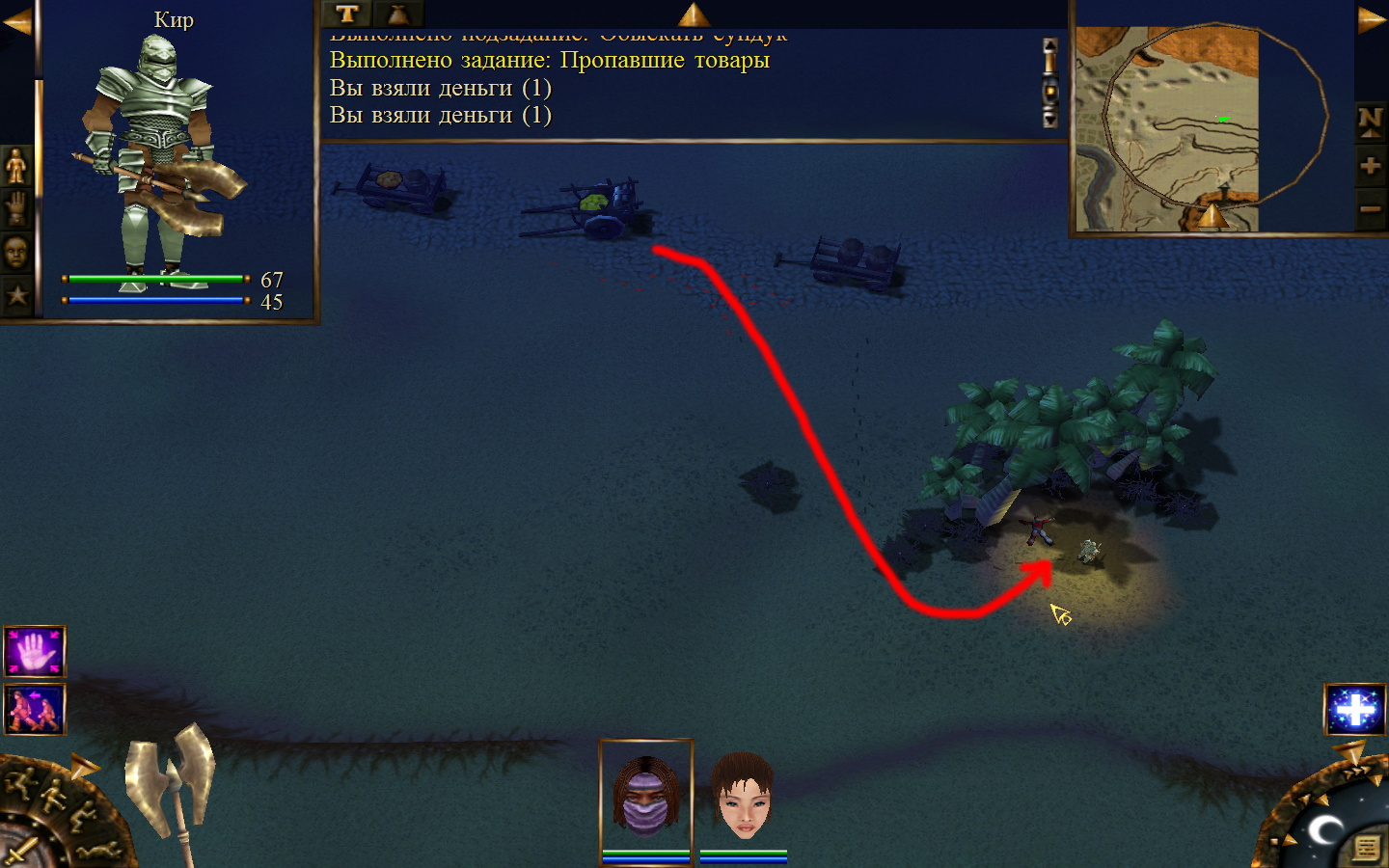
Task: Cast the glowing white cross spell
Action: pos(1355,710)
